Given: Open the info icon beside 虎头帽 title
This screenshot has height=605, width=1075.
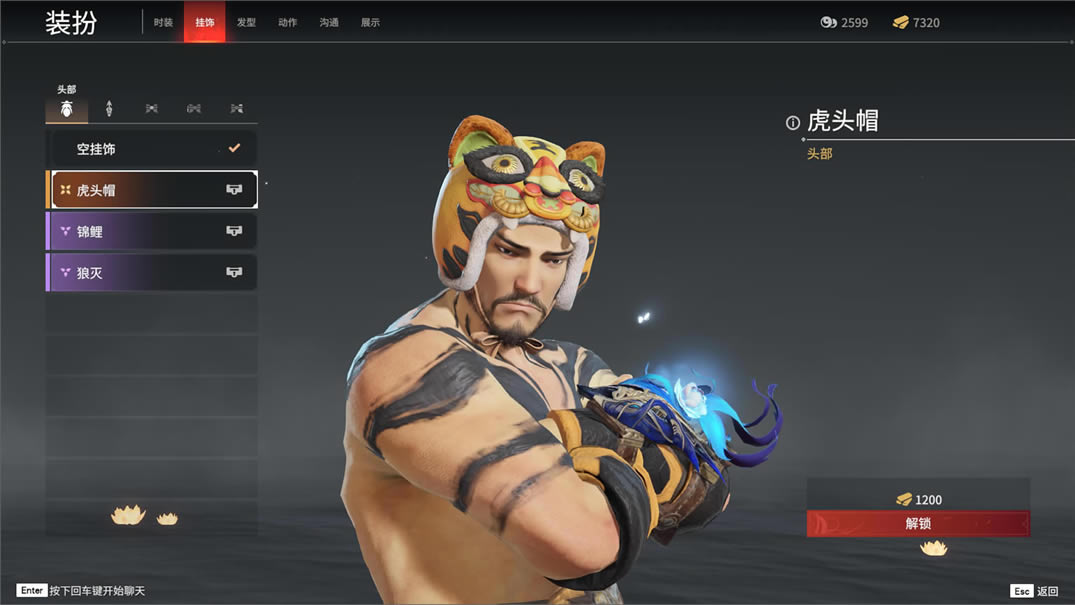Looking at the screenshot, I should tap(793, 123).
